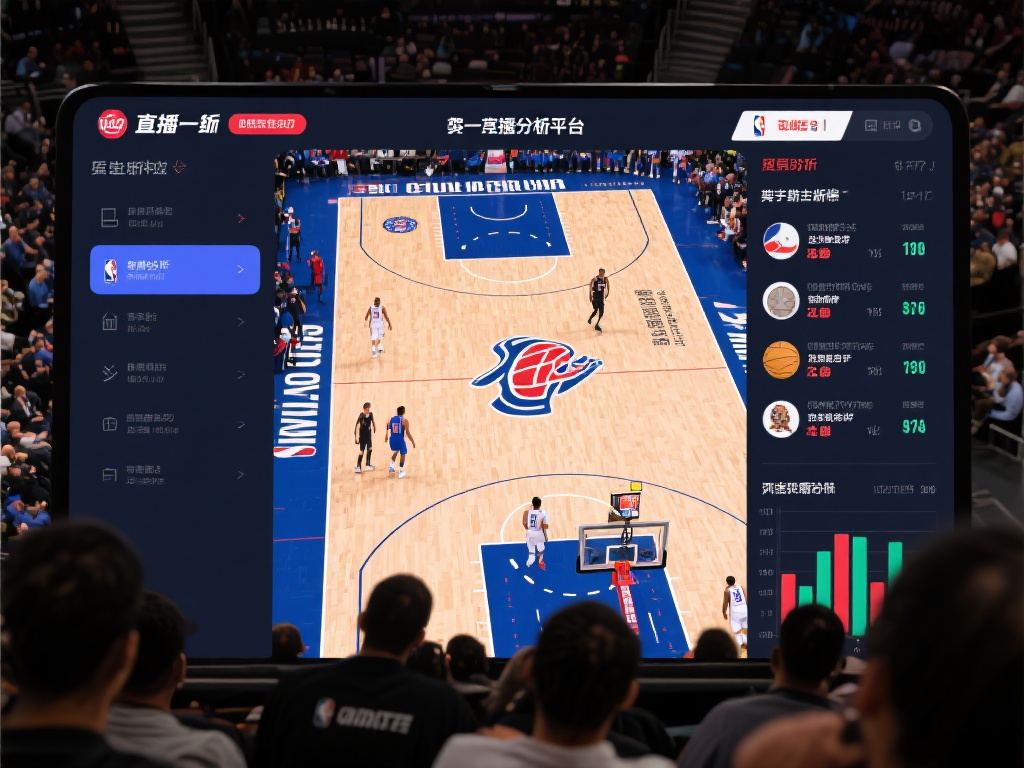
Task: Select the highlighted blue NBA logo sidebar entry
Action: pos(175,270)
